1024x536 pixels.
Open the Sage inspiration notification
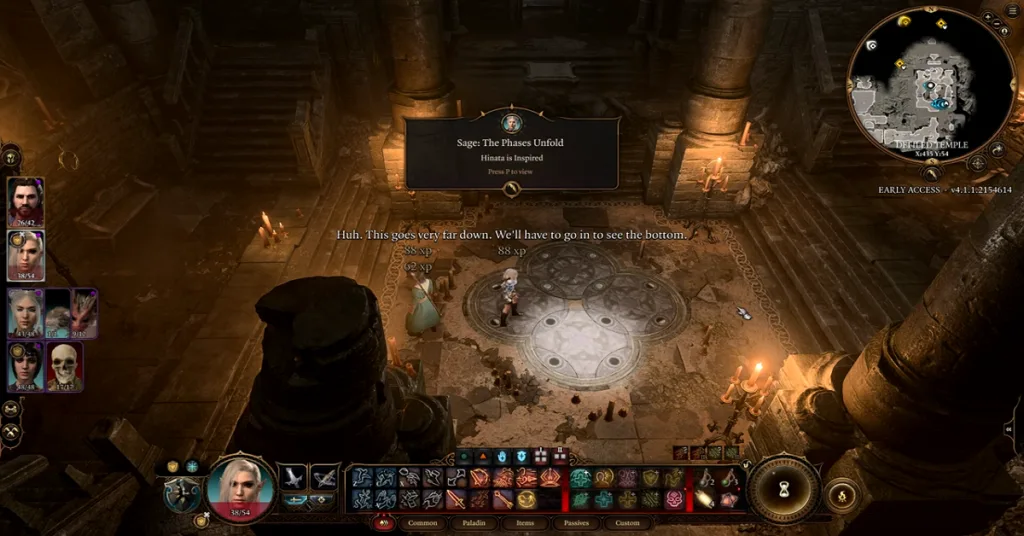511,154
